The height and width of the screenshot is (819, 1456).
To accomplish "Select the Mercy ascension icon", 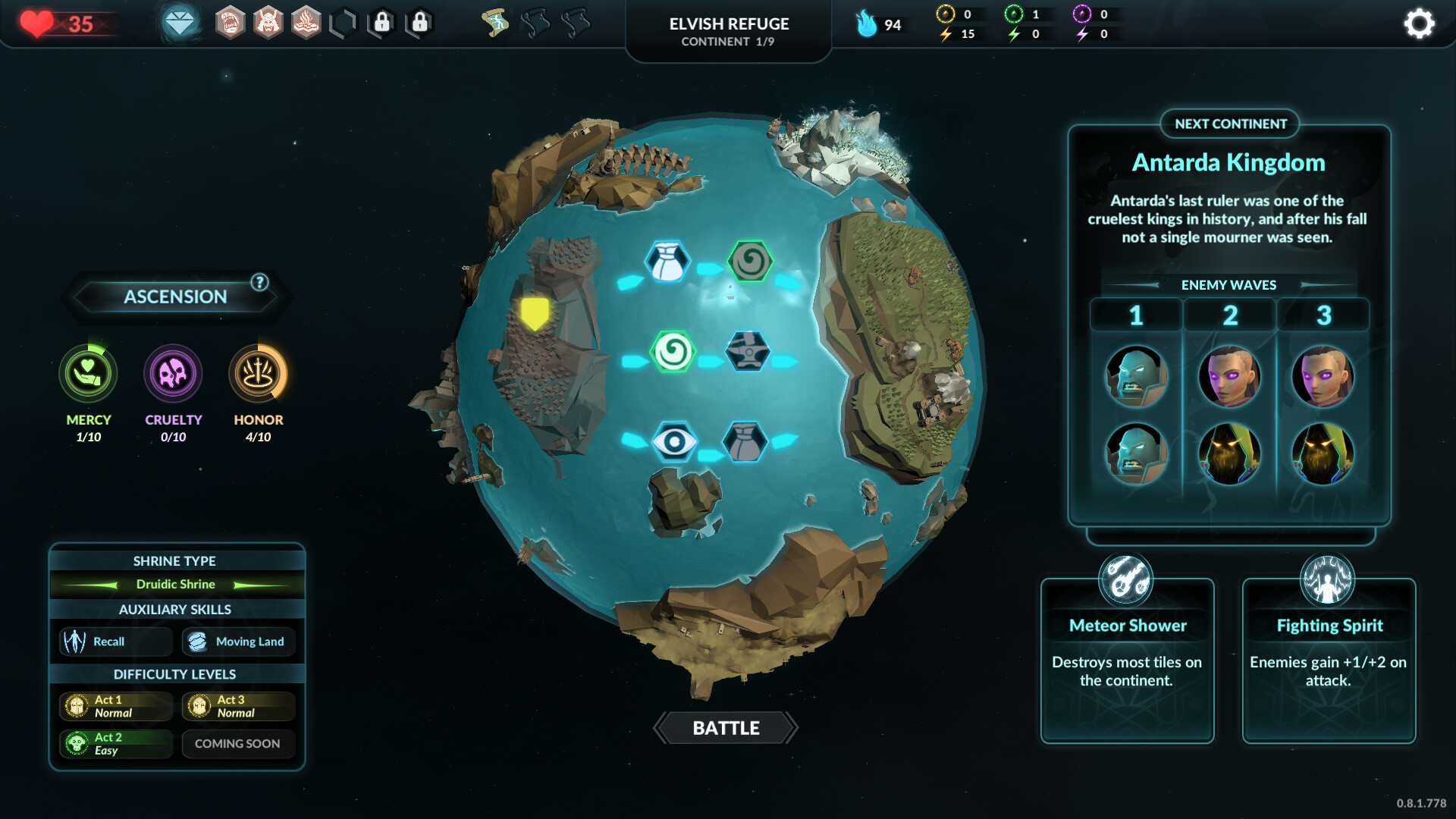I will pyautogui.click(x=88, y=374).
